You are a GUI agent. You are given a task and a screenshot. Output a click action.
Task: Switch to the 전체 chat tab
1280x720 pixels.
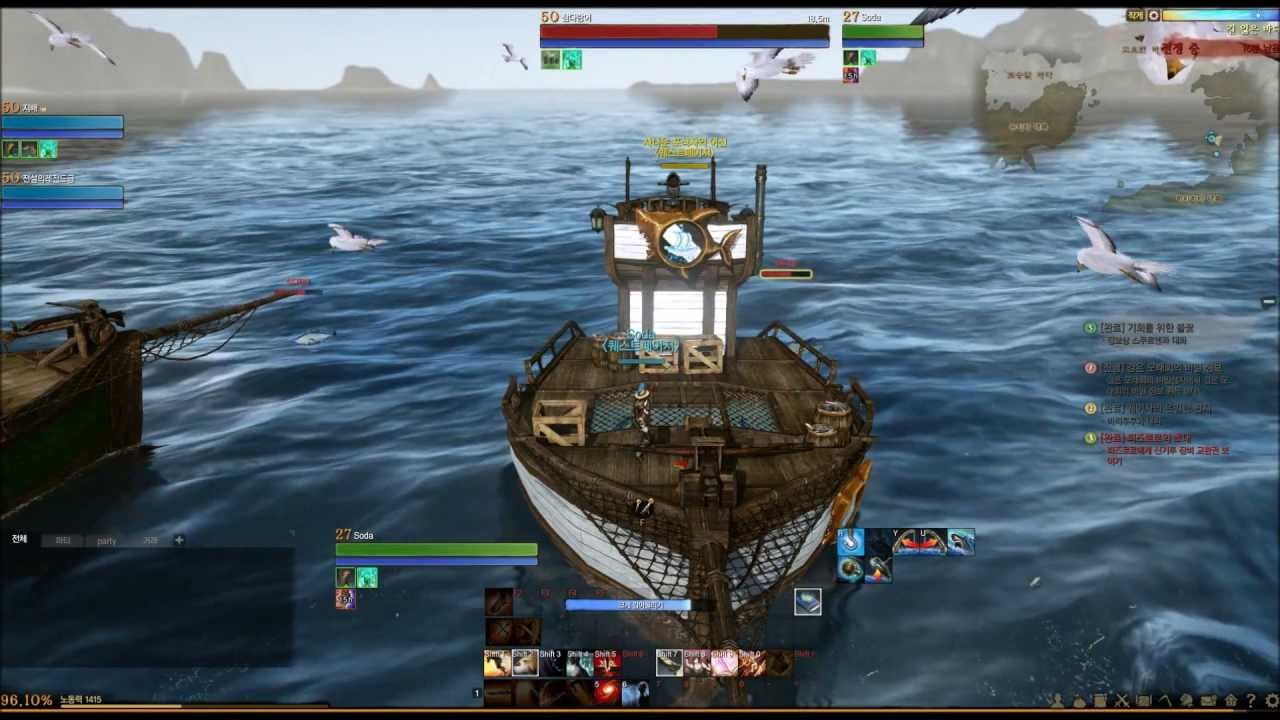pyautogui.click(x=20, y=540)
